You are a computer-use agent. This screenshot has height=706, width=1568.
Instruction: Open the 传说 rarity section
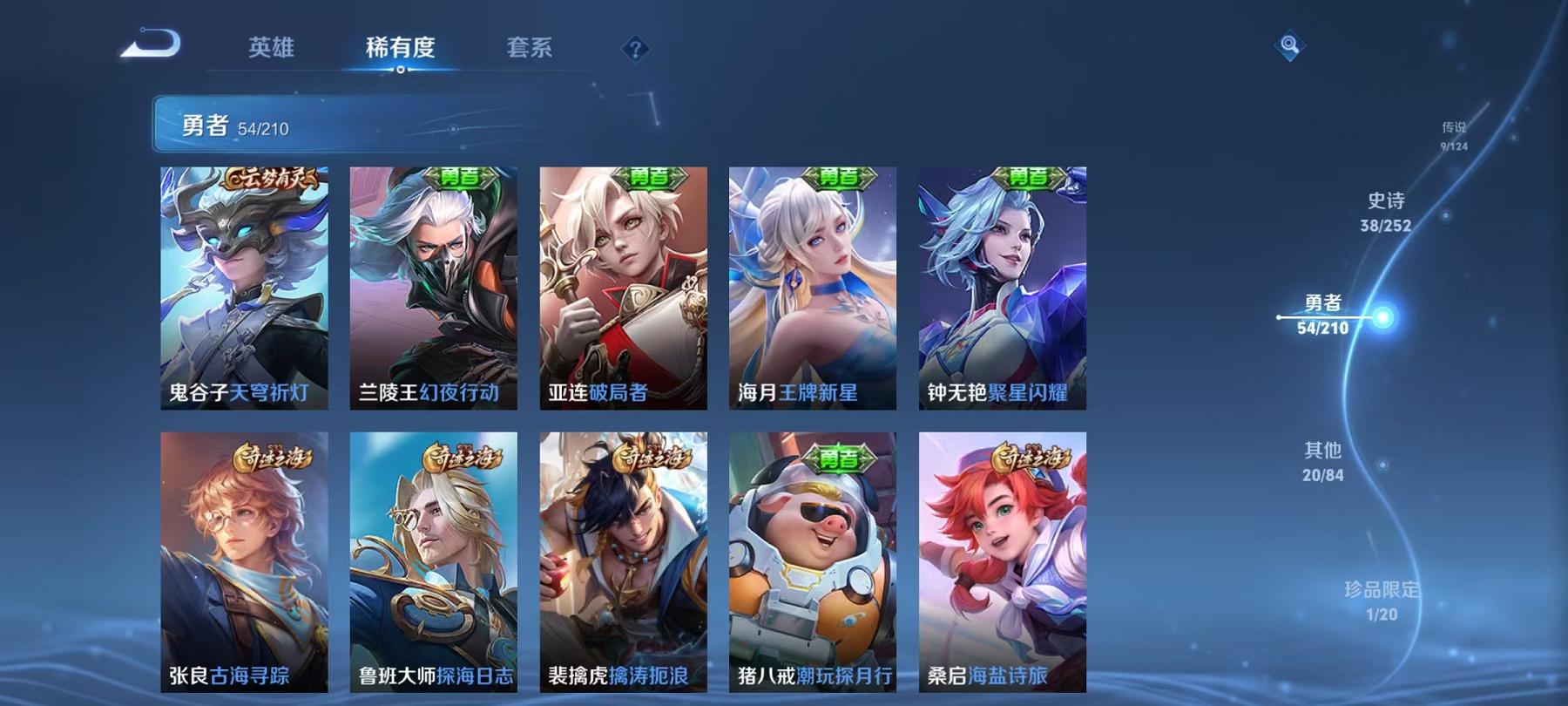coord(1453,132)
